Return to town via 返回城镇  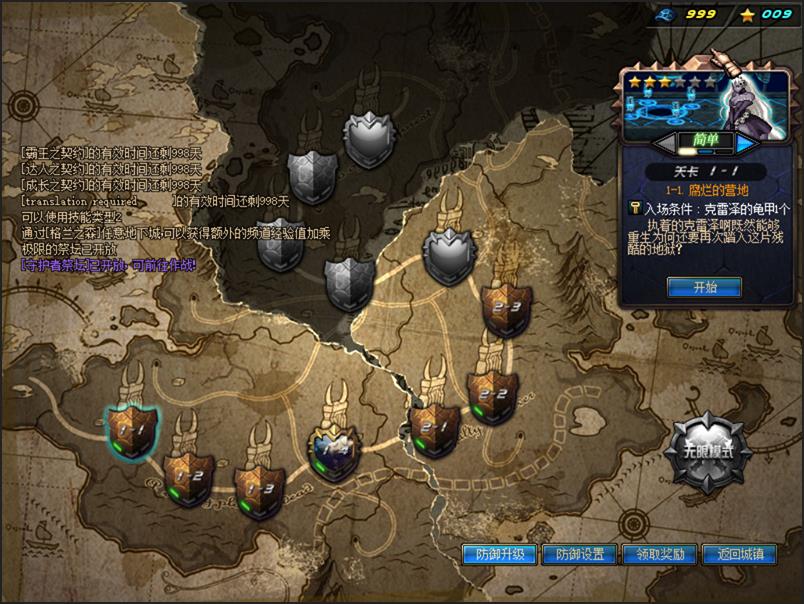pyautogui.click(x=740, y=554)
